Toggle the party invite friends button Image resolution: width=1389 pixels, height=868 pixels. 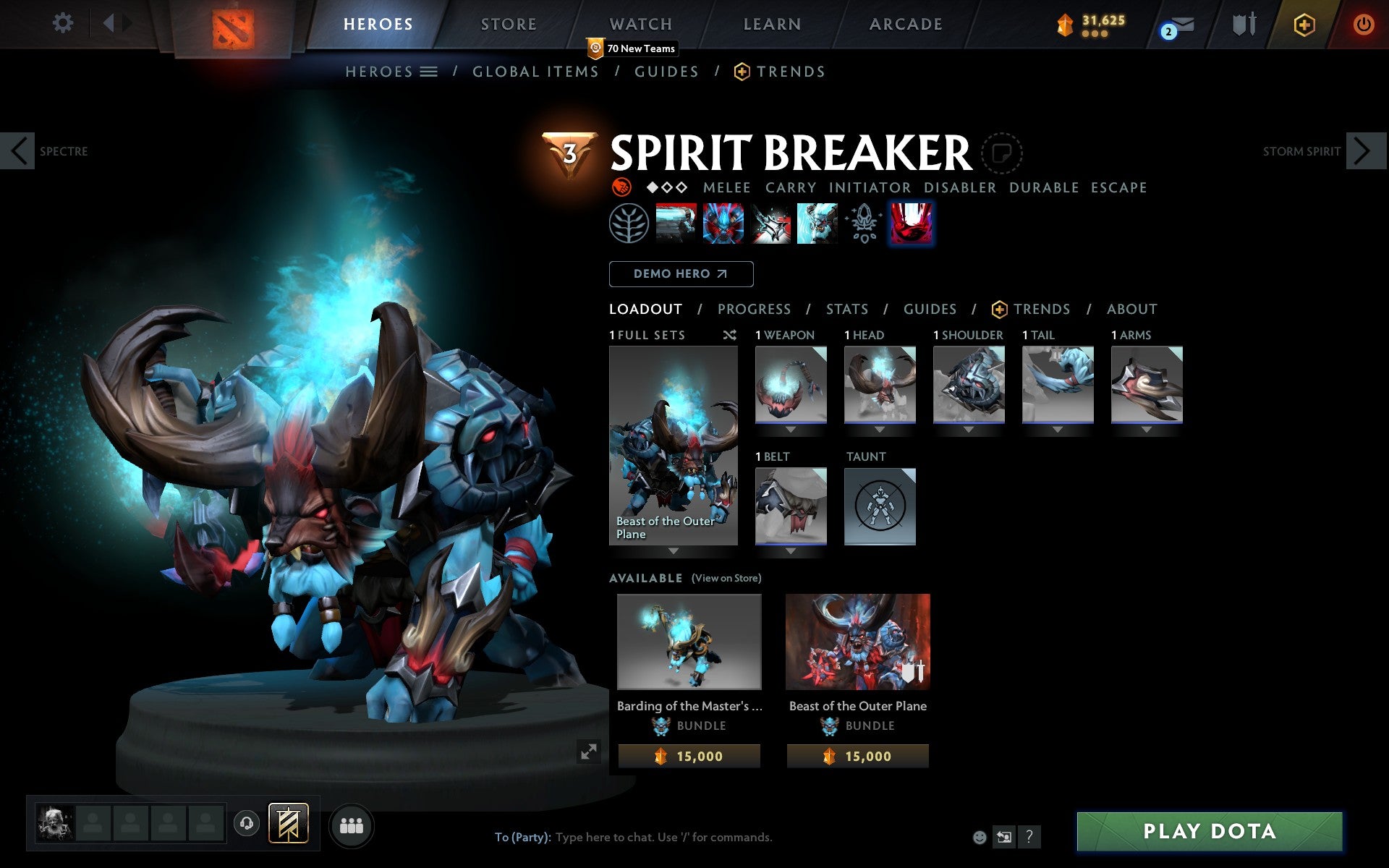[352, 822]
